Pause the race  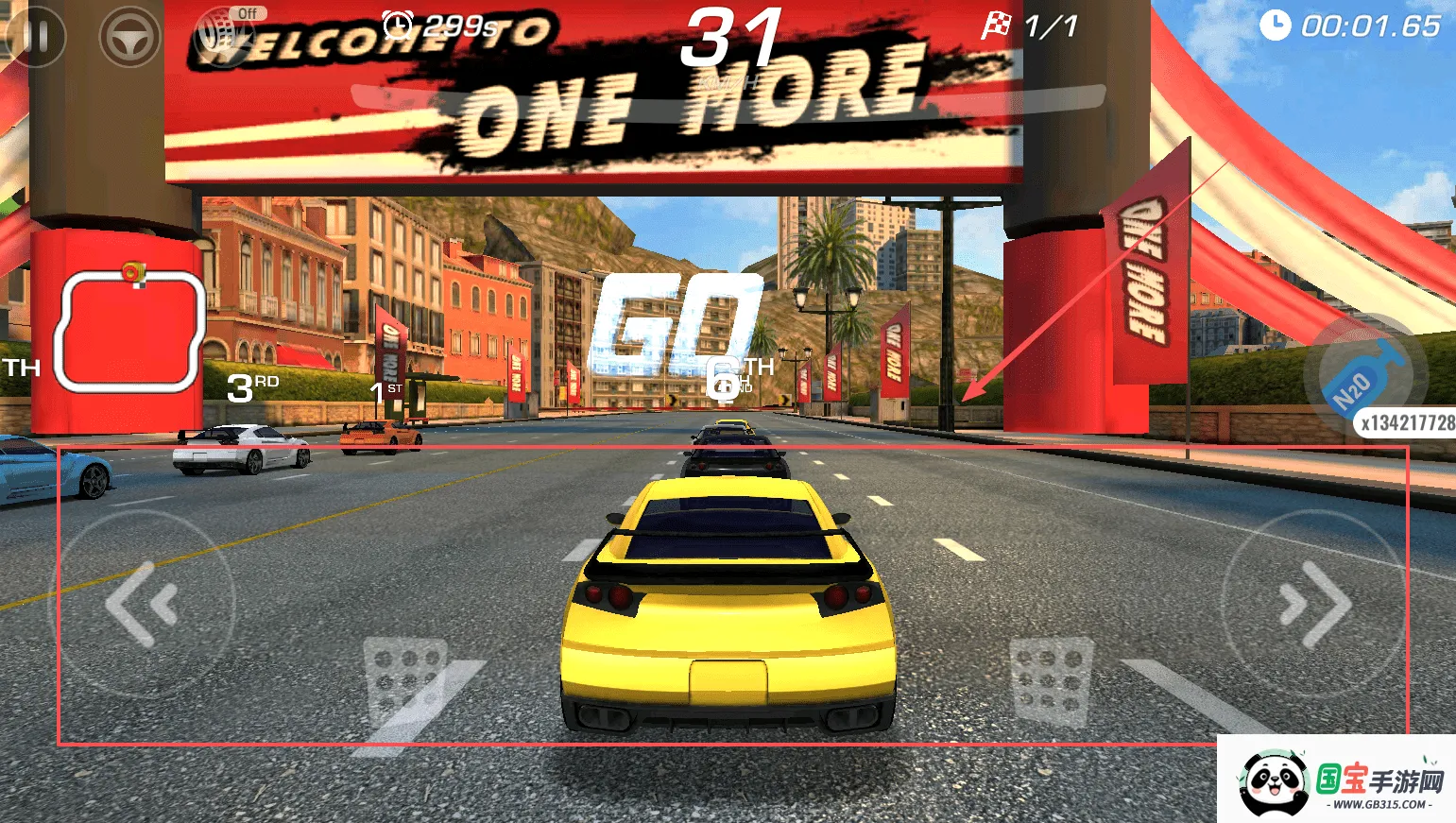[36, 36]
